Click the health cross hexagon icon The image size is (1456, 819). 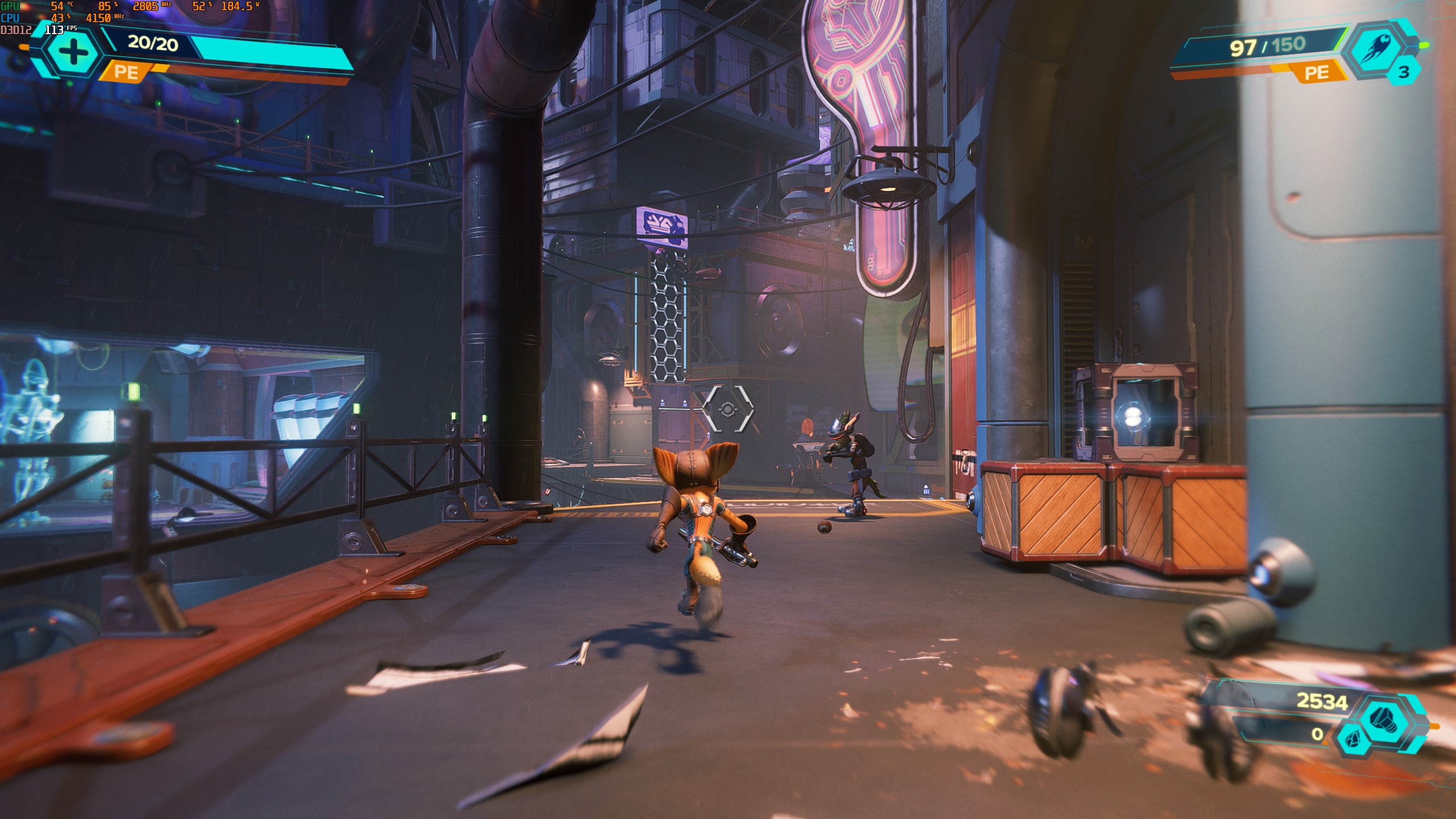(73, 53)
